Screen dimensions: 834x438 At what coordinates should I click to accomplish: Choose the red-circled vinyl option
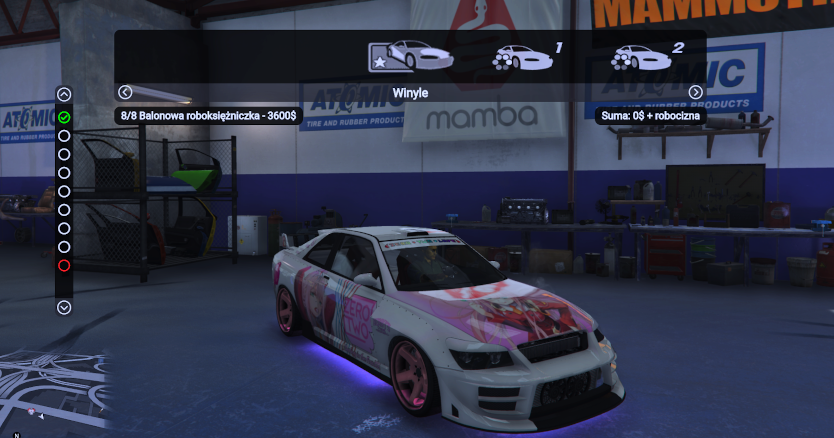(x=64, y=265)
